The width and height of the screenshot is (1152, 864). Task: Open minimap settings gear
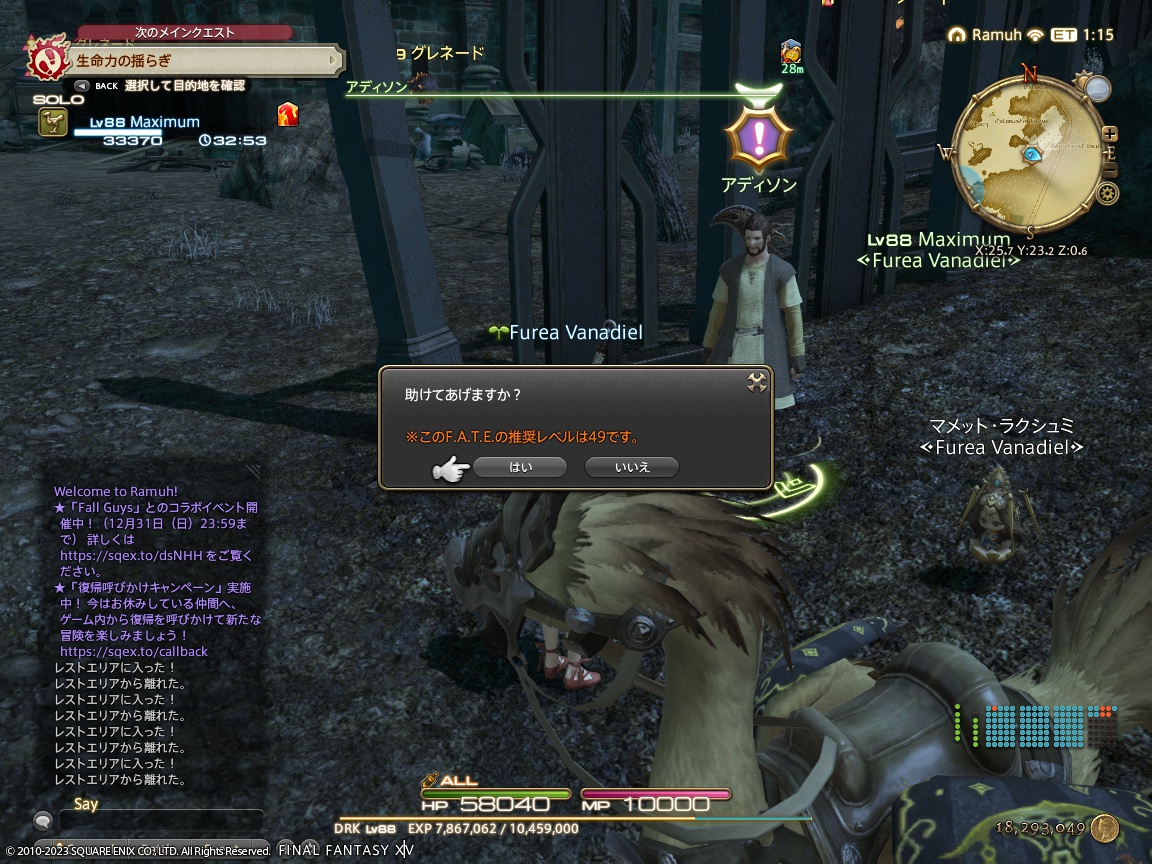[1107, 194]
